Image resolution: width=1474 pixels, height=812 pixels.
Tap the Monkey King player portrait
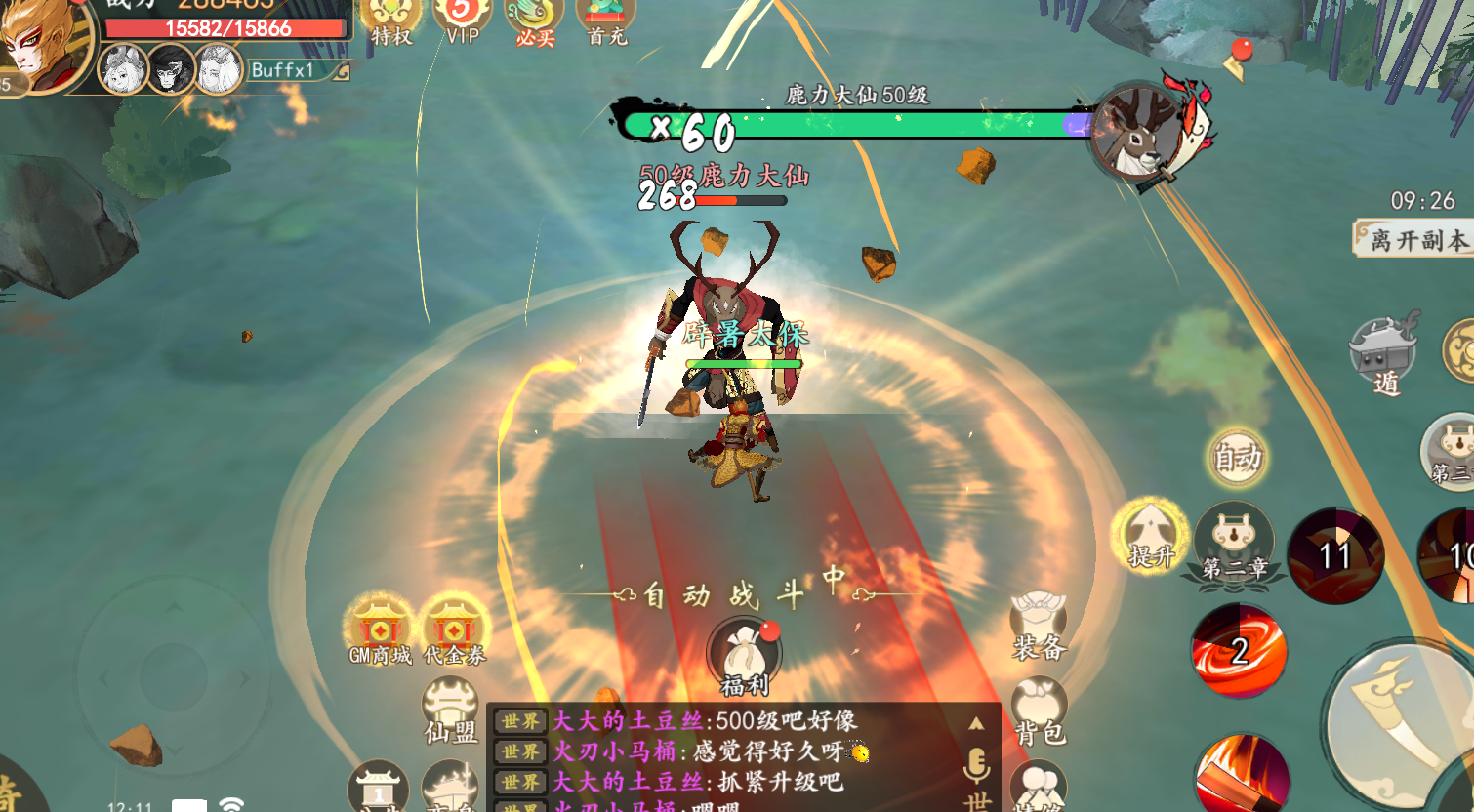point(39,44)
